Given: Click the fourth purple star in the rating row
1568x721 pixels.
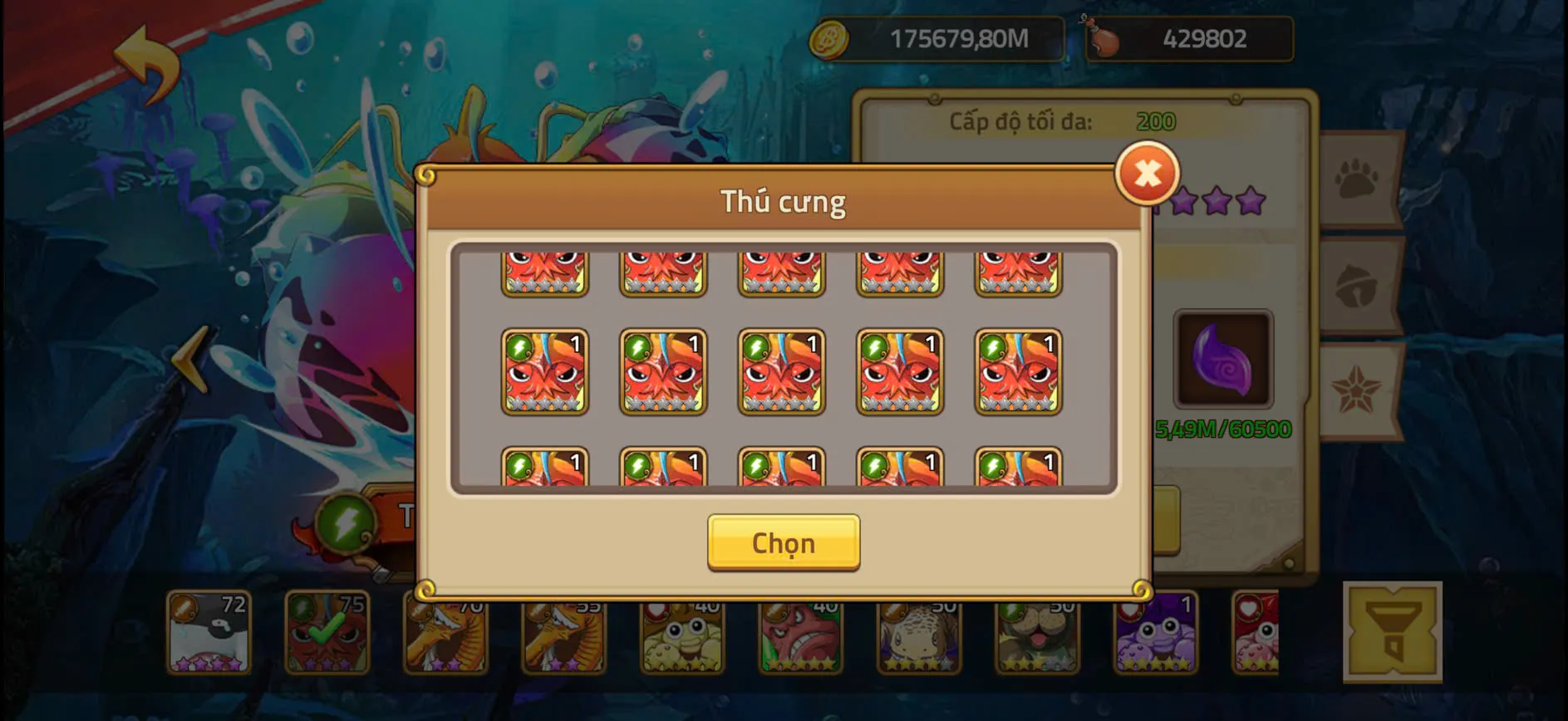Looking at the screenshot, I should (1247, 201).
